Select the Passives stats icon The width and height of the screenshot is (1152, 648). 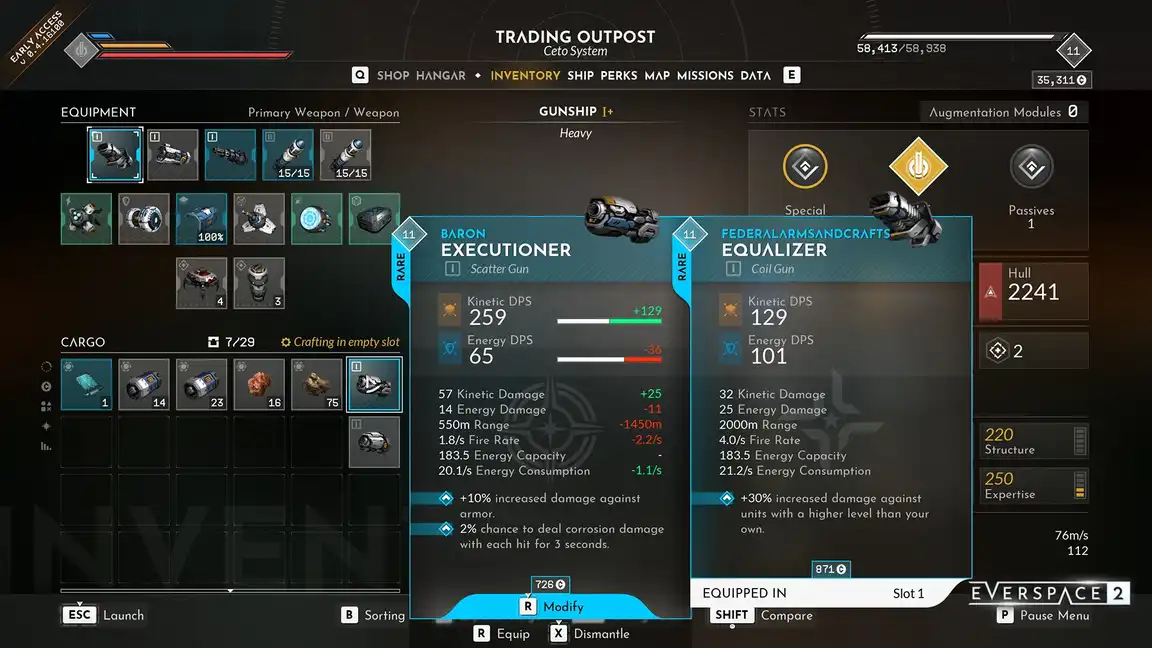pyautogui.click(x=1031, y=168)
